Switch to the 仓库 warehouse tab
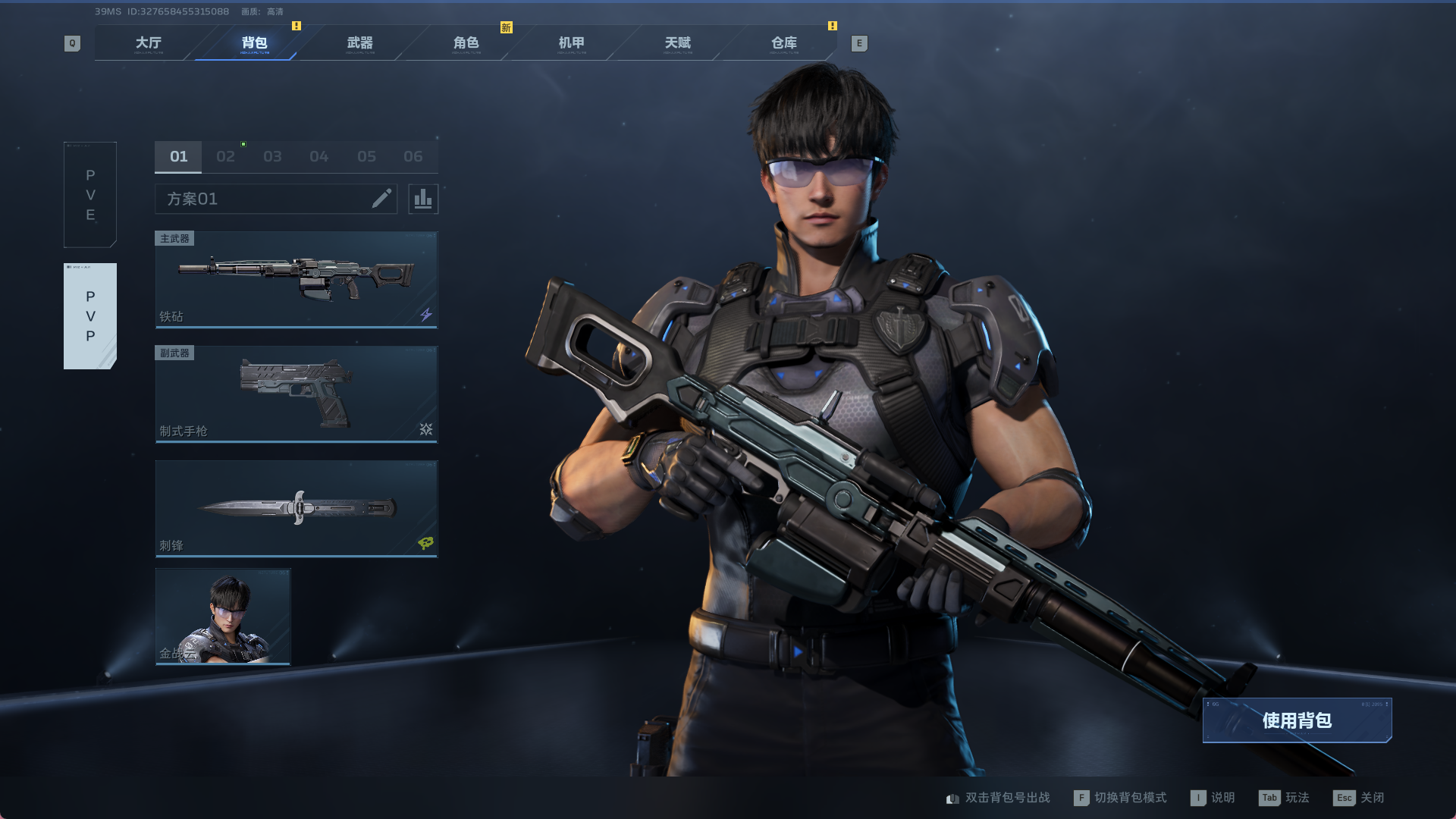This screenshot has width=1456, height=819. [783, 43]
